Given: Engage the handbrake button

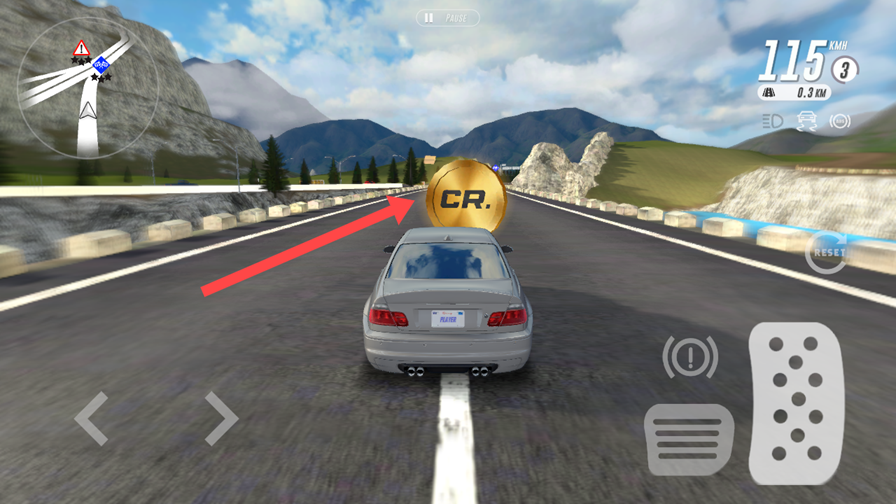Looking at the screenshot, I should 689,356.
